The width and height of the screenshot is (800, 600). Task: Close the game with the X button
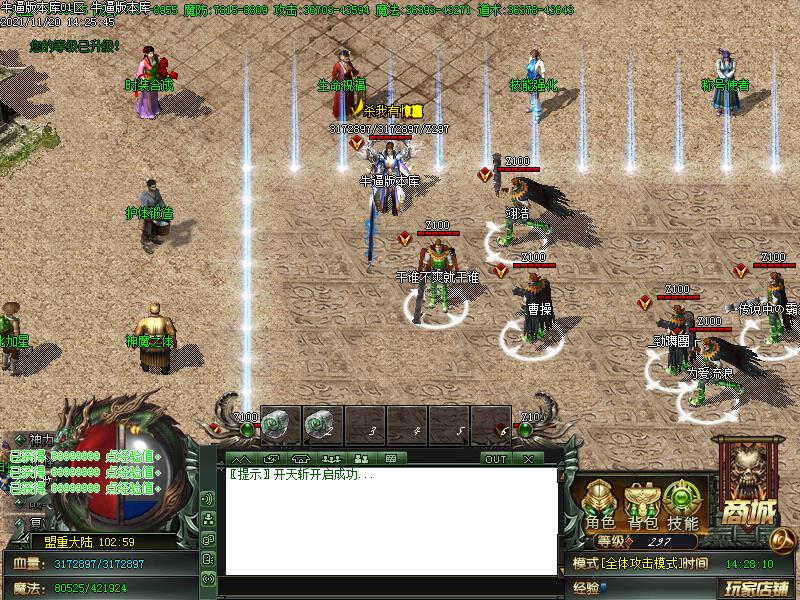528,459
